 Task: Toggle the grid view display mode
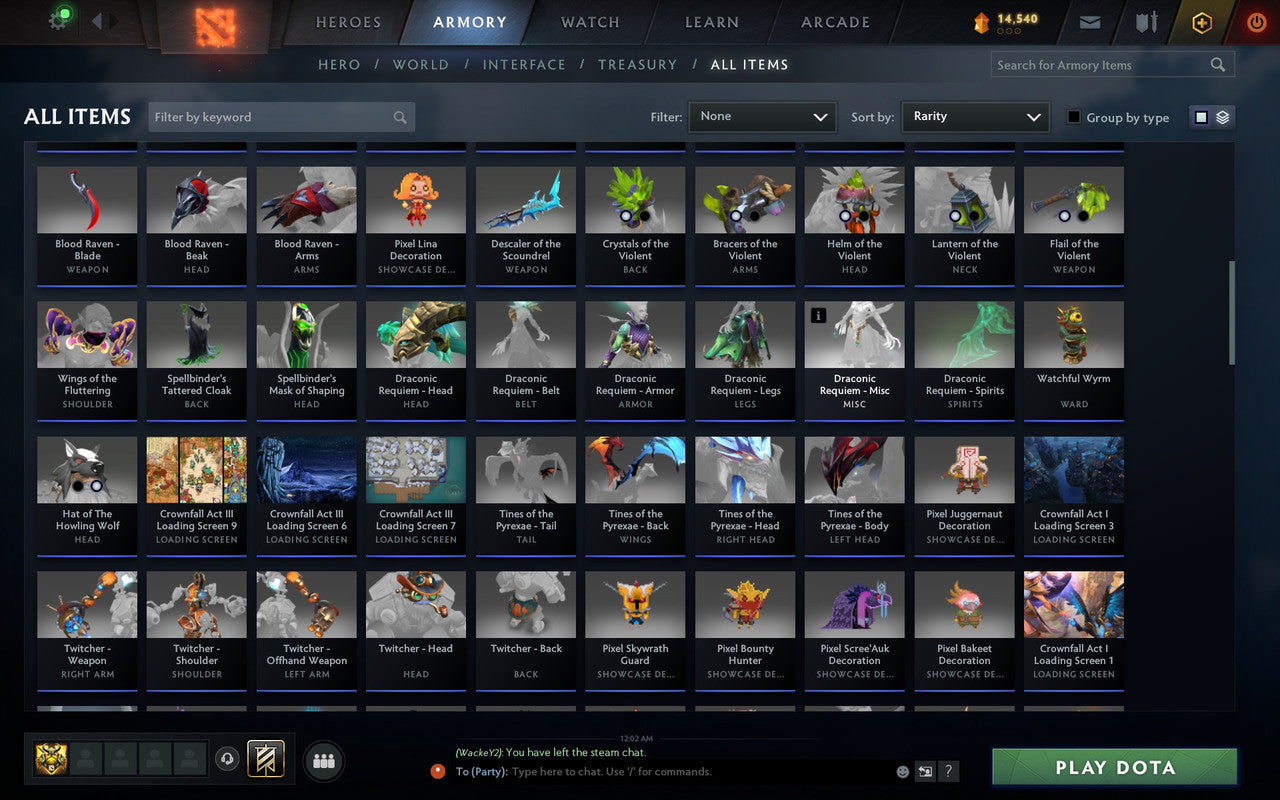(x=1201, y=116)
